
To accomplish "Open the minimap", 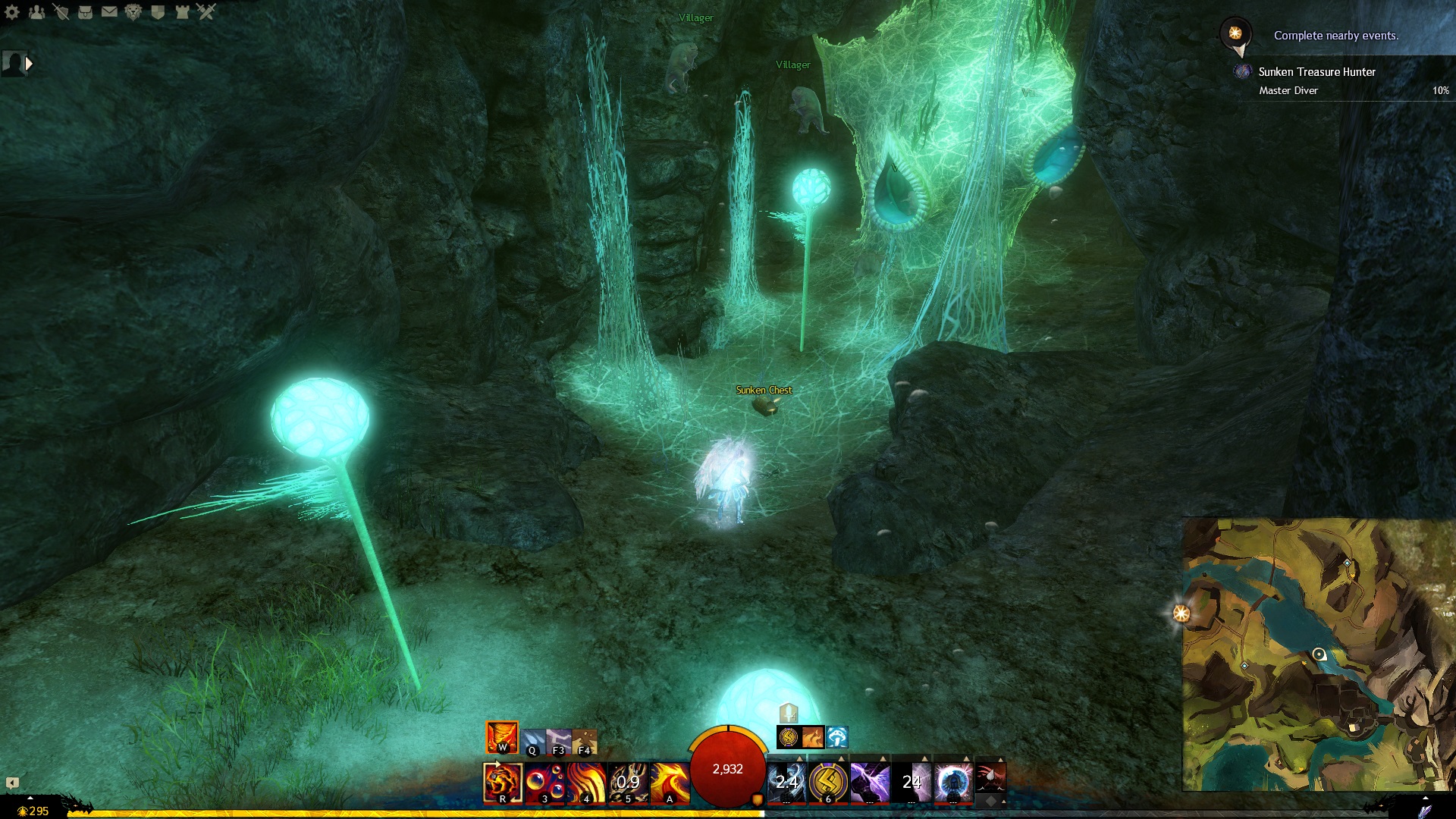I will [x=1318, y=654].
